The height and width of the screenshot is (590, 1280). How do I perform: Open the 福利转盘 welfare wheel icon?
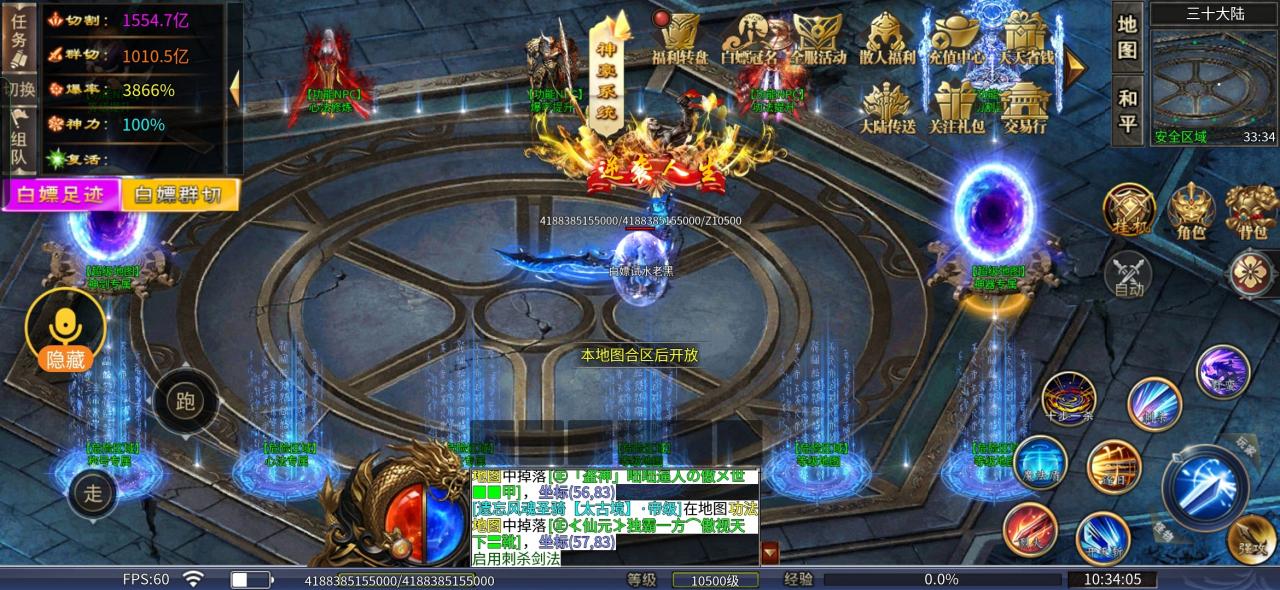click(679, 40)
